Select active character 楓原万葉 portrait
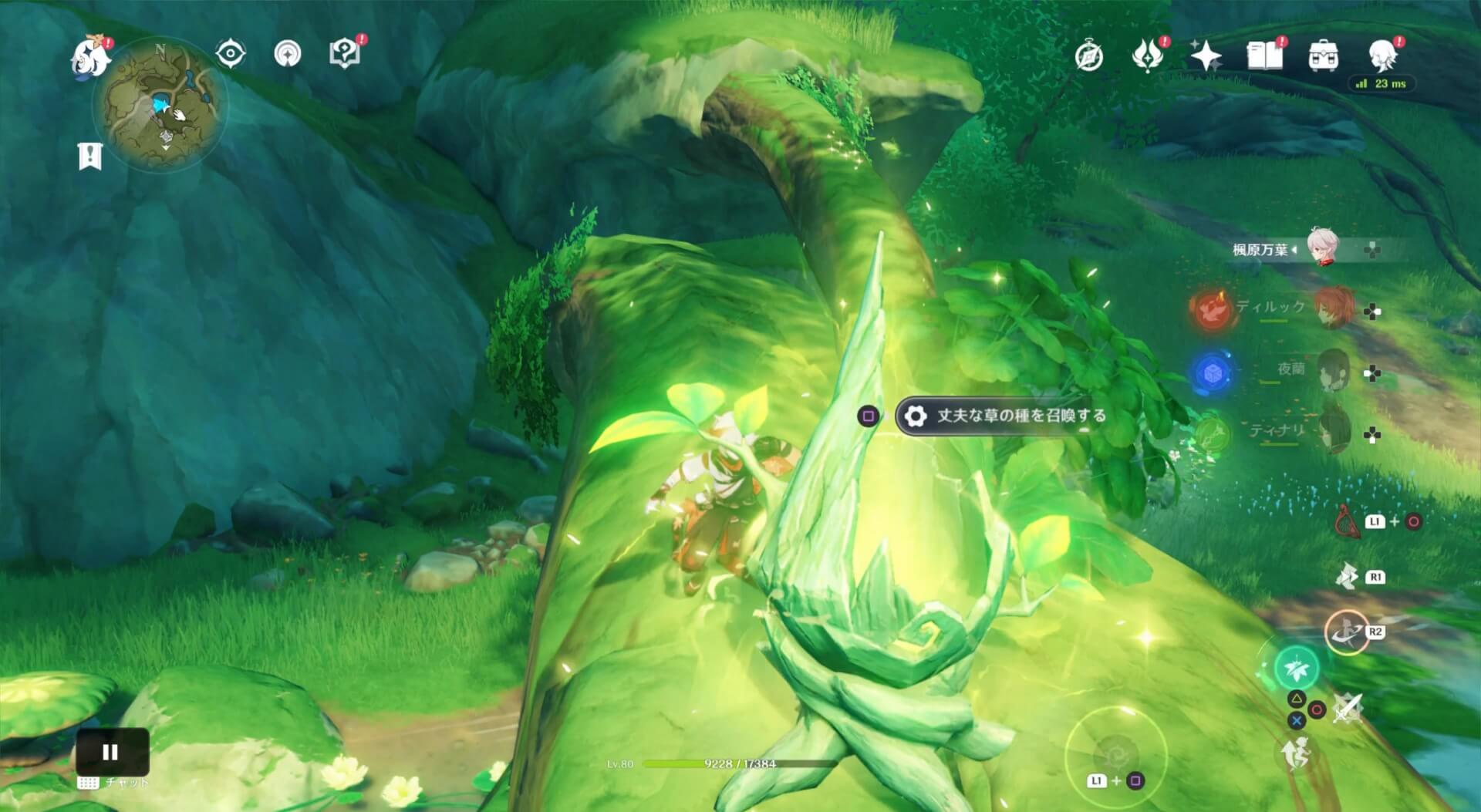The width and height of the screenshot is (1481, 812). [x=1324, y=248]
